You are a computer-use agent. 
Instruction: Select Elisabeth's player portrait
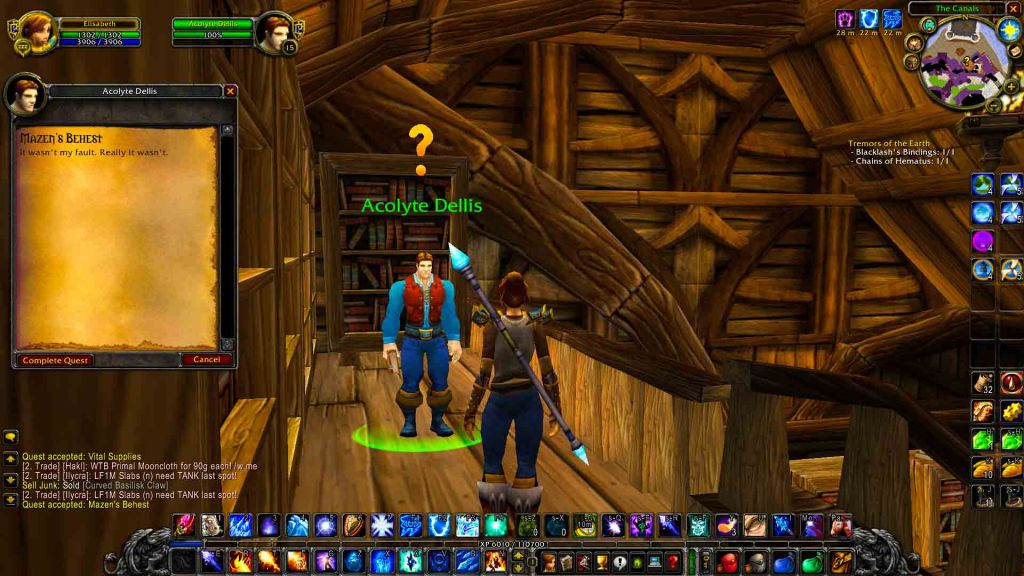(36, 31)
